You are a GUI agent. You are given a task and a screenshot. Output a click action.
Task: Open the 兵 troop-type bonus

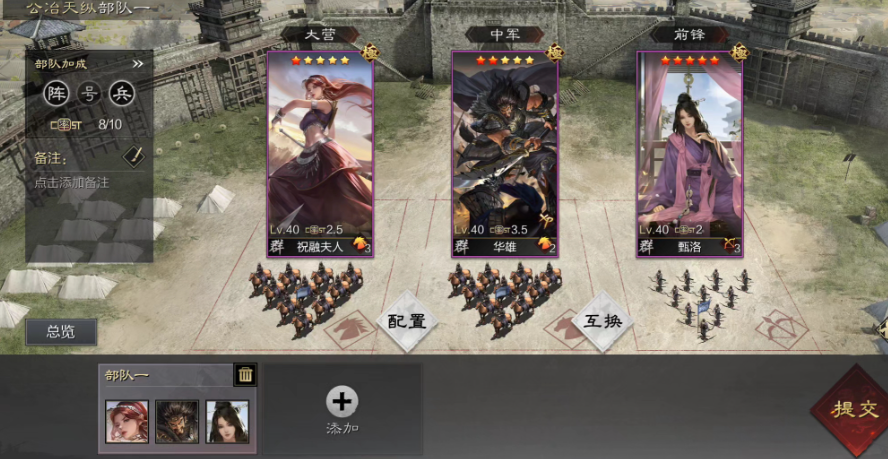pyautogui.click(x=121, y=94)
